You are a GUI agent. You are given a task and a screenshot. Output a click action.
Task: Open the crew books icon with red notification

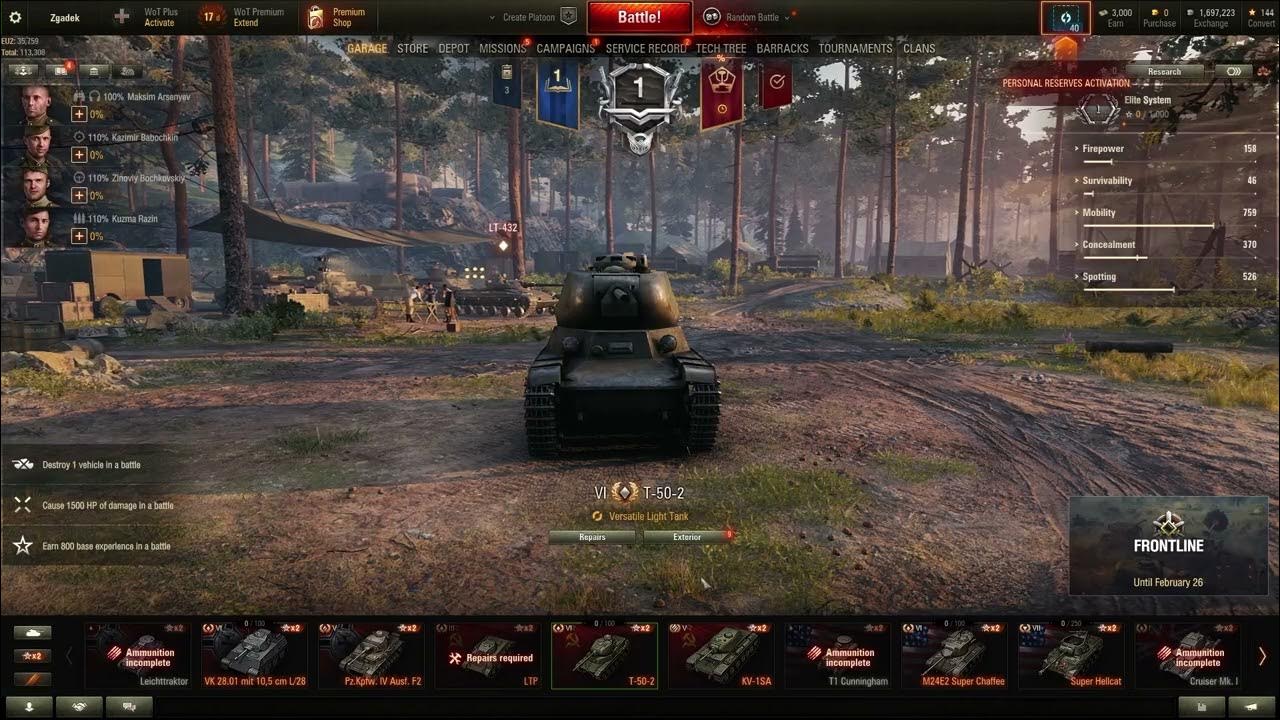click(x=60, y=71)
